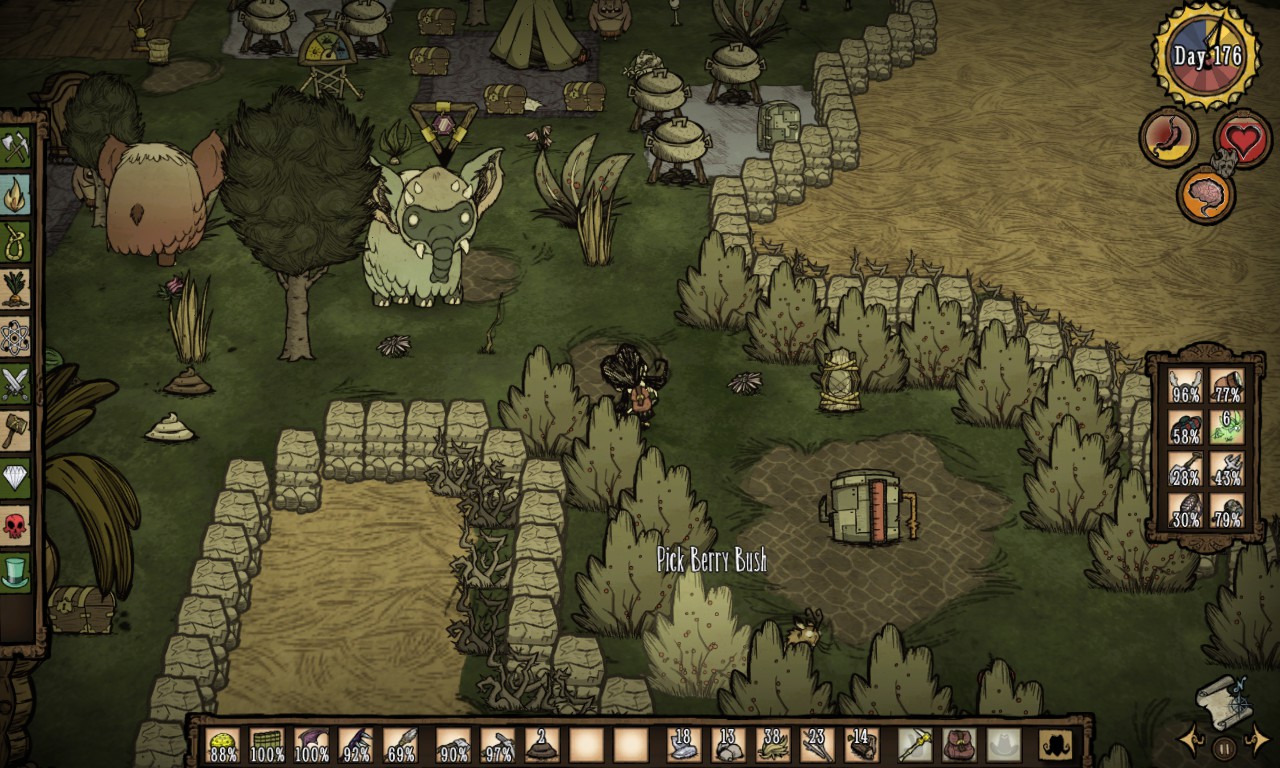
Task: Open the Structures hammer tab
Action: (15, 431)
